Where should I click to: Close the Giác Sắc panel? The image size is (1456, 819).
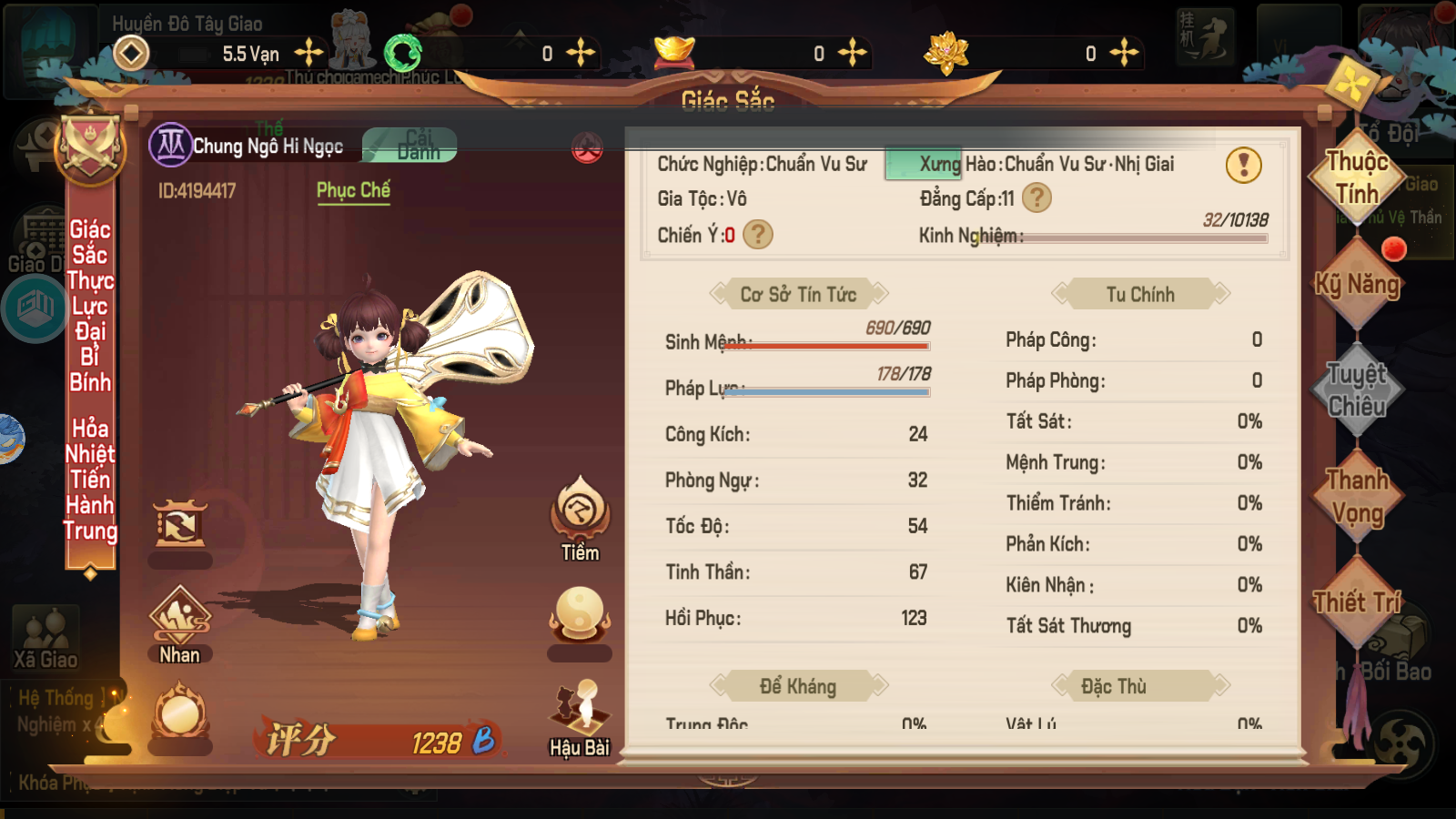(x=1351, y=86)
